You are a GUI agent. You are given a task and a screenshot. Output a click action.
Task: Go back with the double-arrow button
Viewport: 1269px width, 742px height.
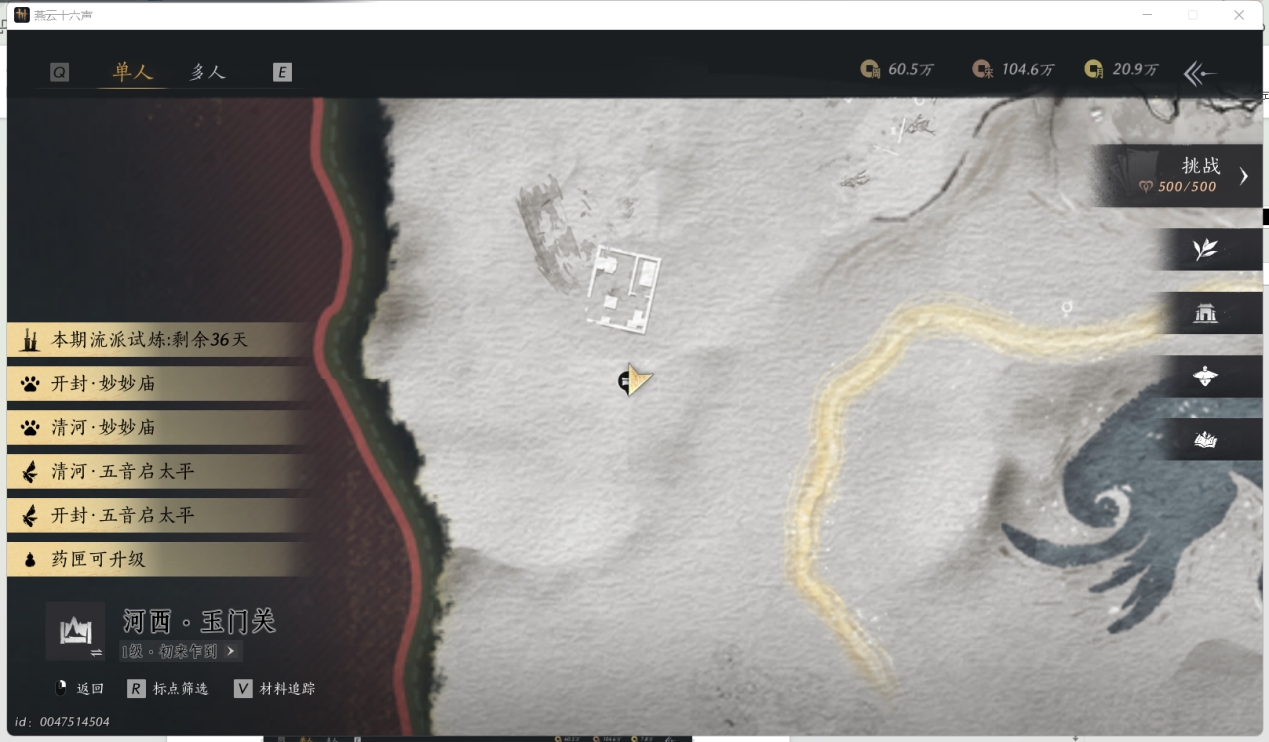tap(1199, 72)
